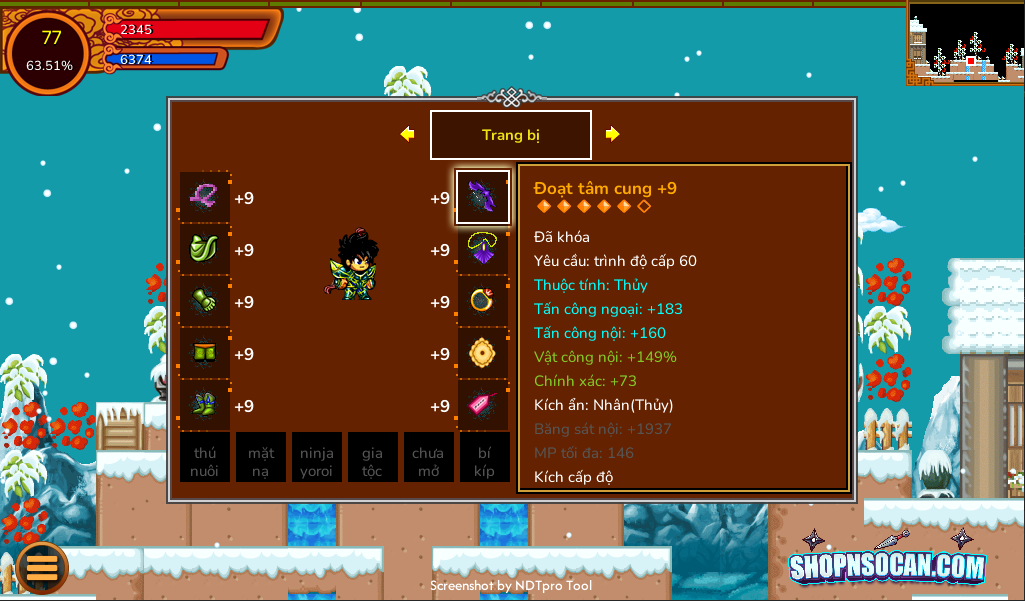Select the purple bow weapon slot
The image size is (1025, 601).
483,197
